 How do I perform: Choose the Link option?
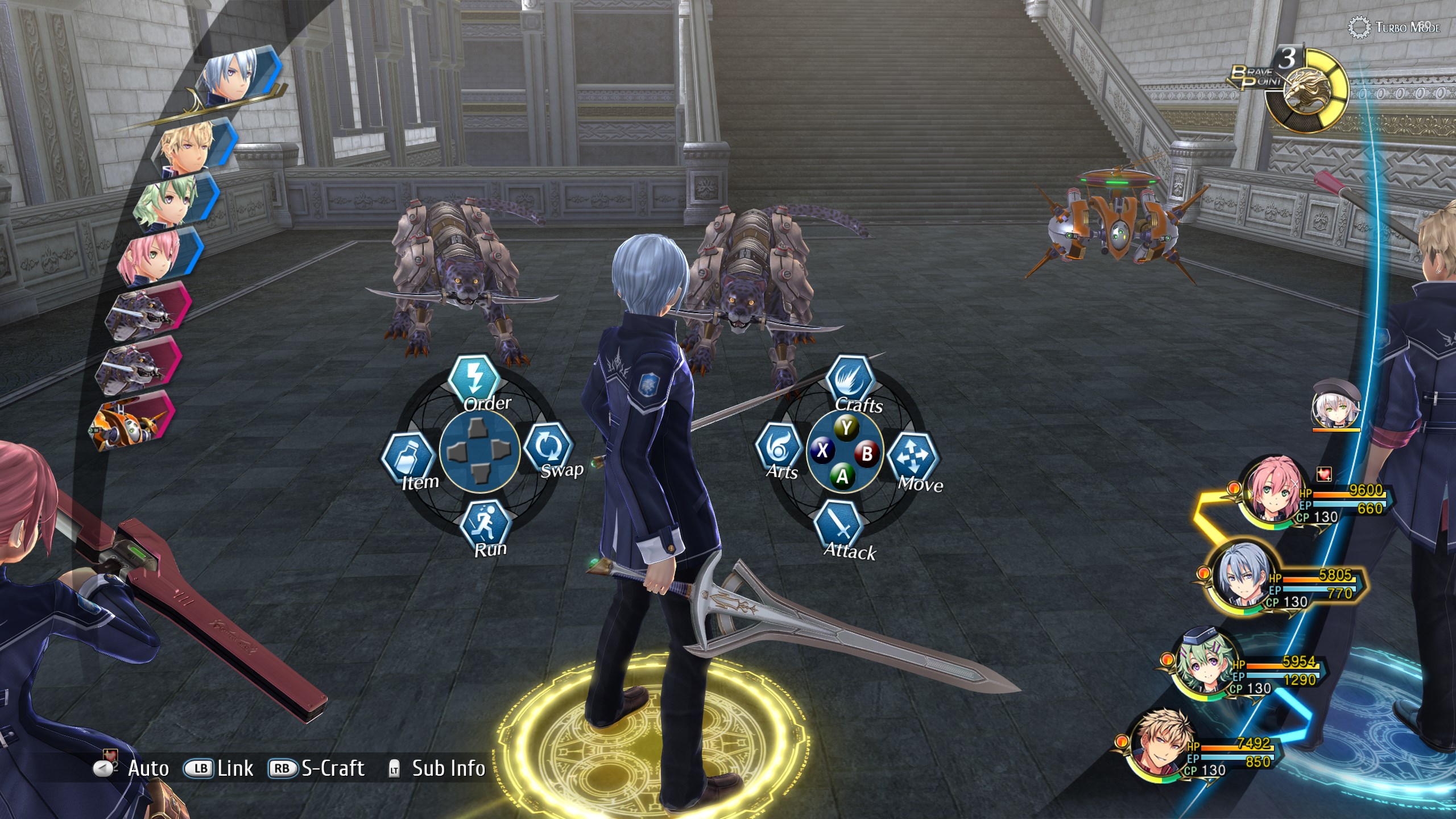[x=218, y=768]
